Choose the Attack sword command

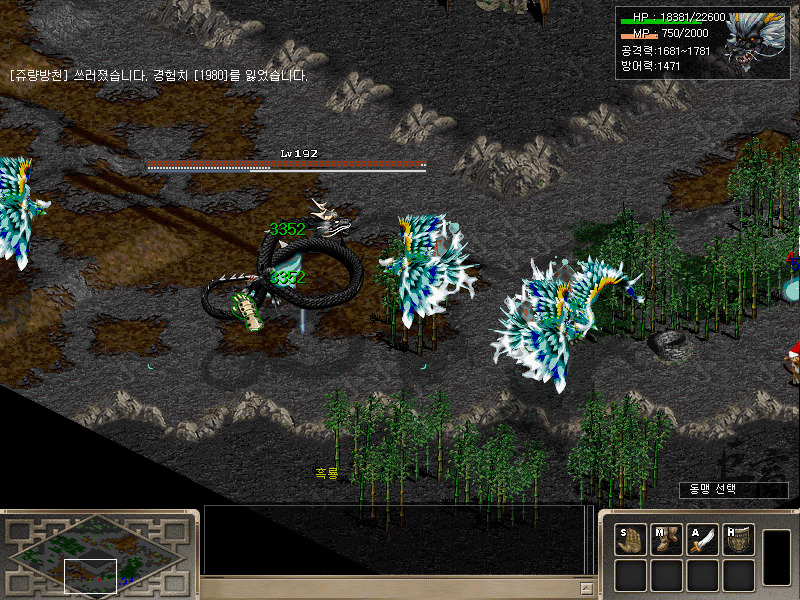[702, 540]
